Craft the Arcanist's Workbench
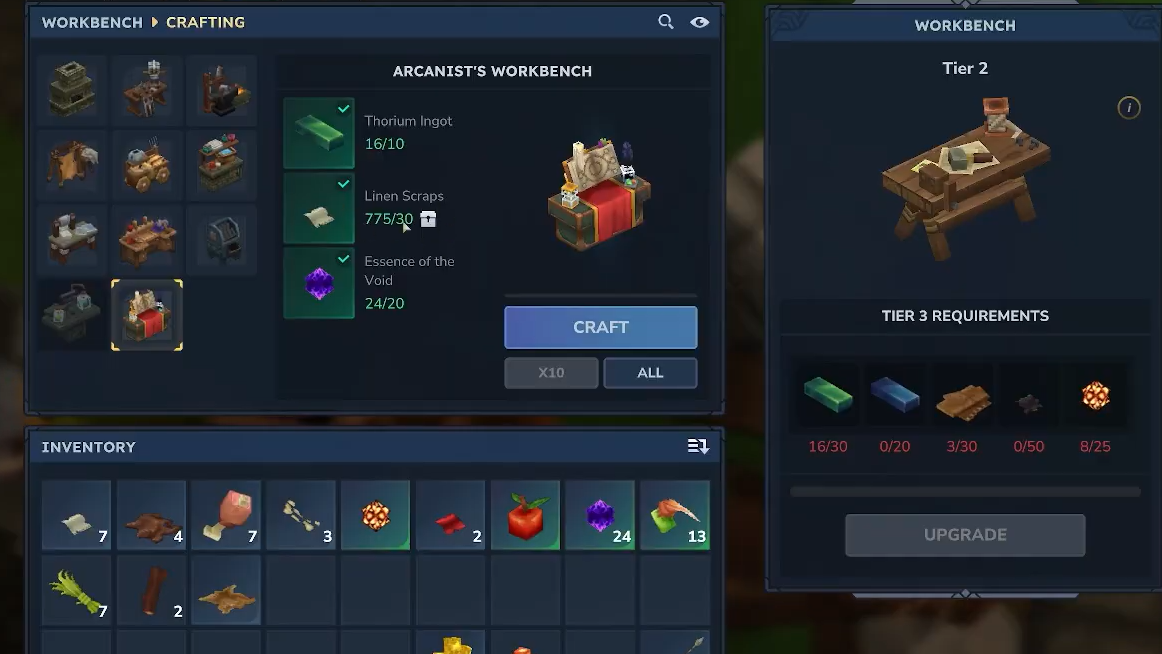 tap(600, 327)
